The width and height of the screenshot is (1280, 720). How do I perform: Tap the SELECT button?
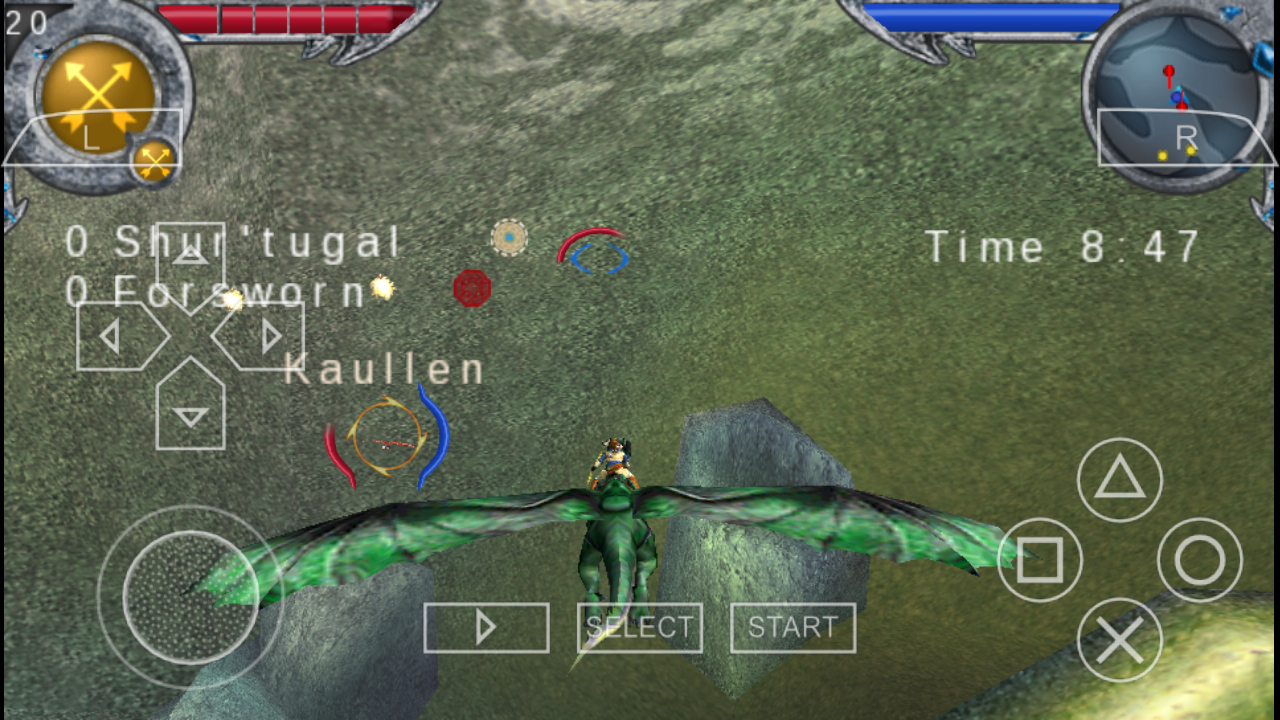click(x=639, y=627)
